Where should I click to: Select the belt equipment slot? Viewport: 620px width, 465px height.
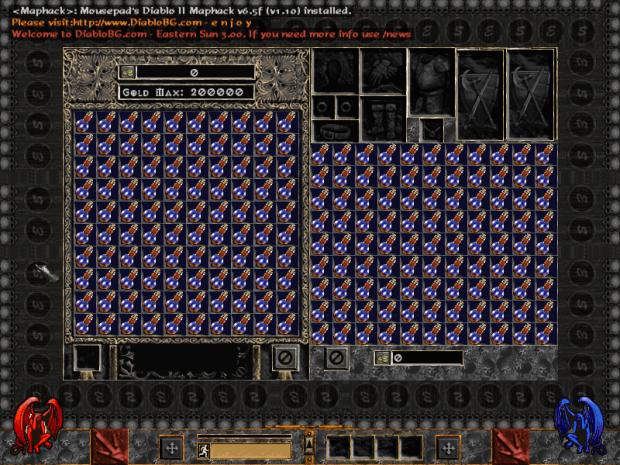335,130
